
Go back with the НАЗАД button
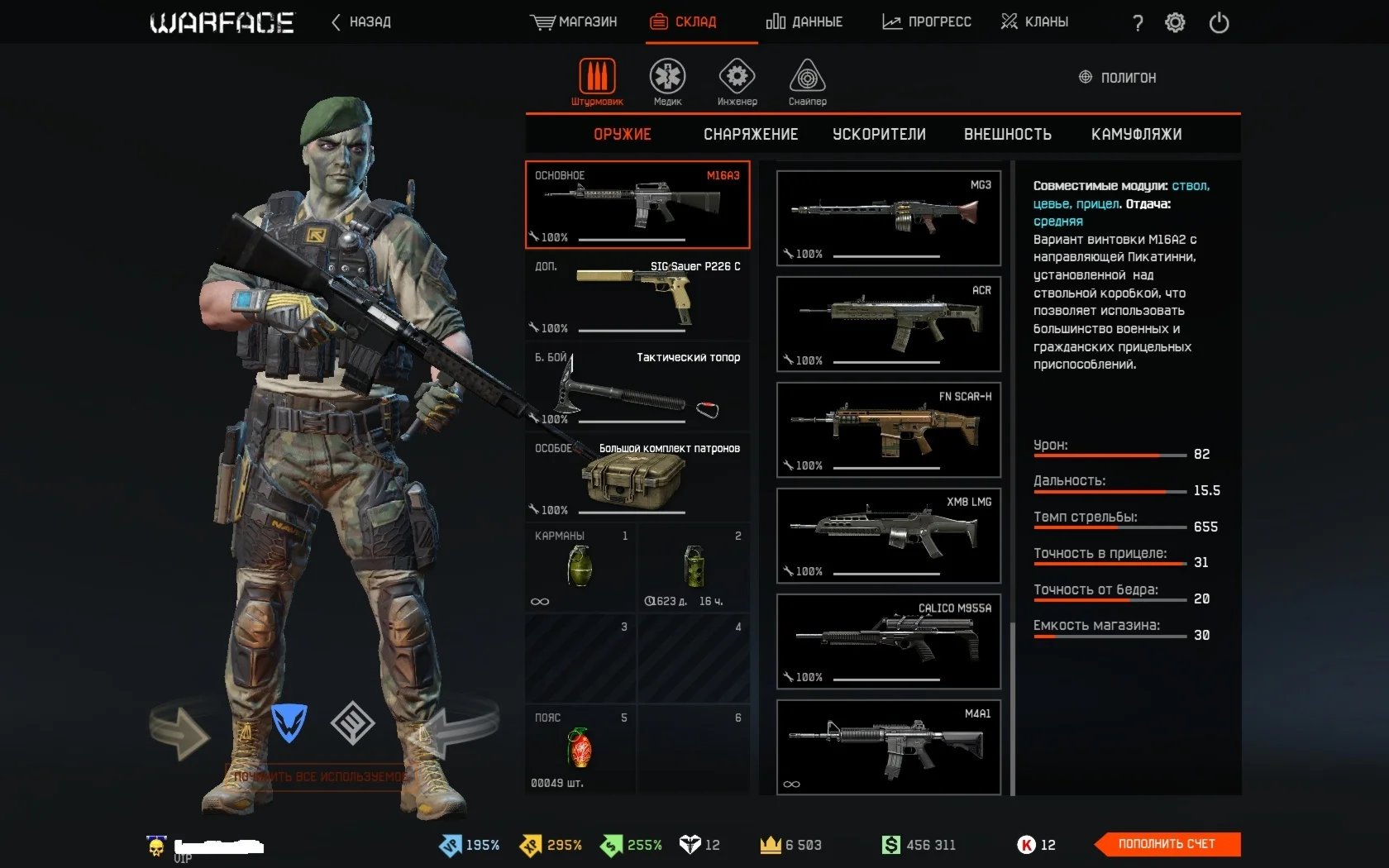[x=361, y=22]
